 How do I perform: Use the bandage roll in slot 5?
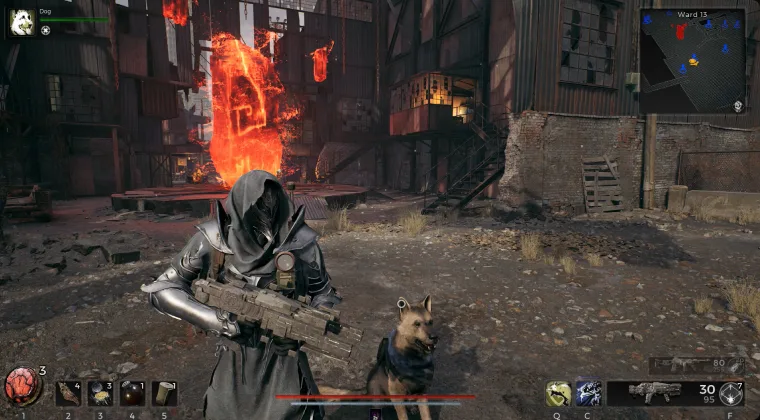tap(164, 392)
